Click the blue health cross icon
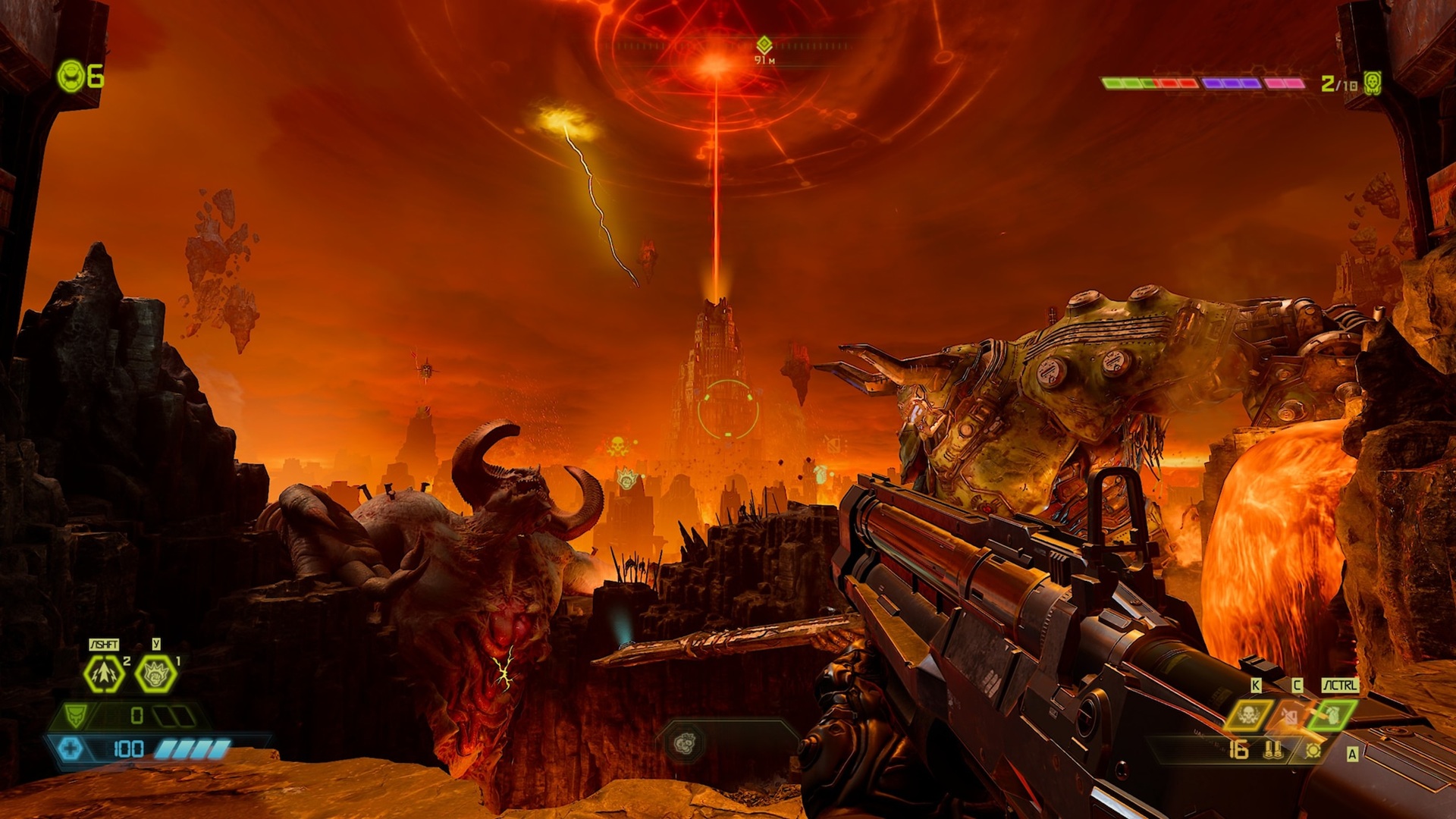 (71, 749)
